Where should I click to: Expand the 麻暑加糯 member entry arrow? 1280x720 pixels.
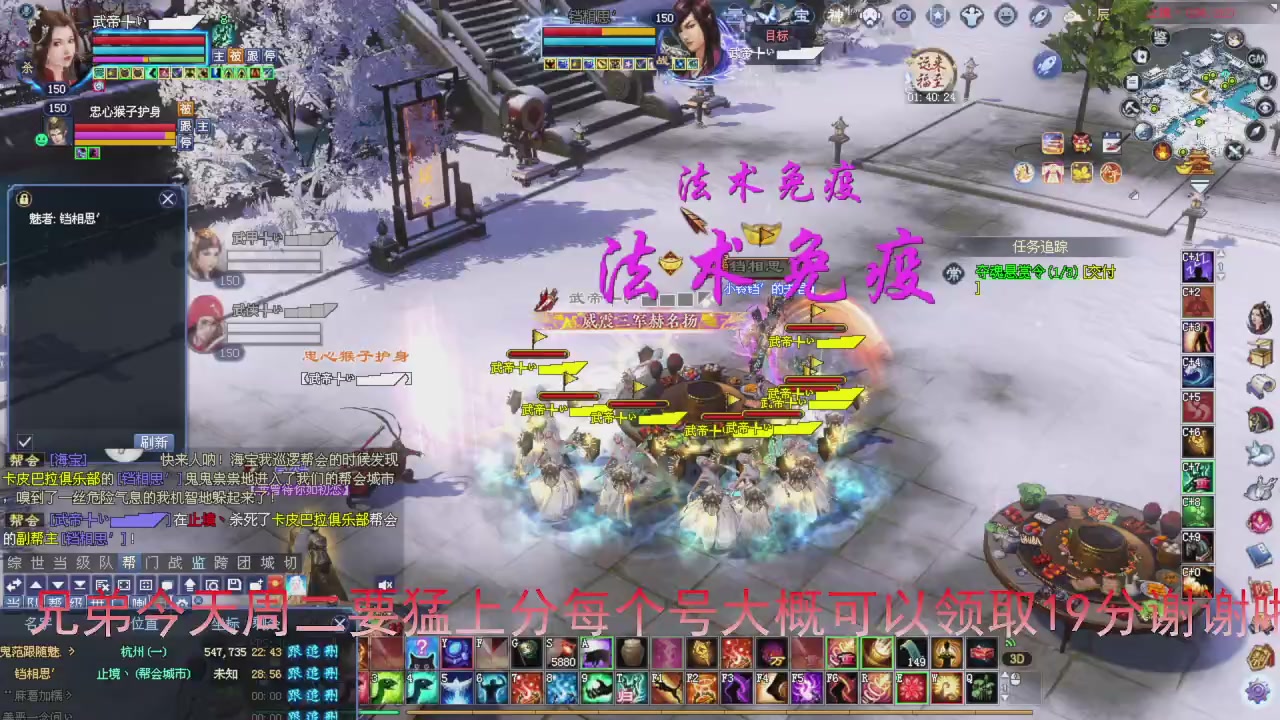67,695
